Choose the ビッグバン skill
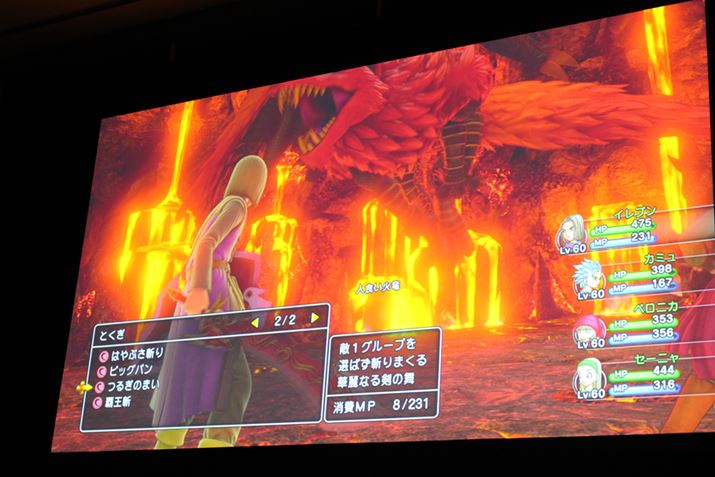The width and height of the screenshot is (715, 477). (x=130, y=369)
